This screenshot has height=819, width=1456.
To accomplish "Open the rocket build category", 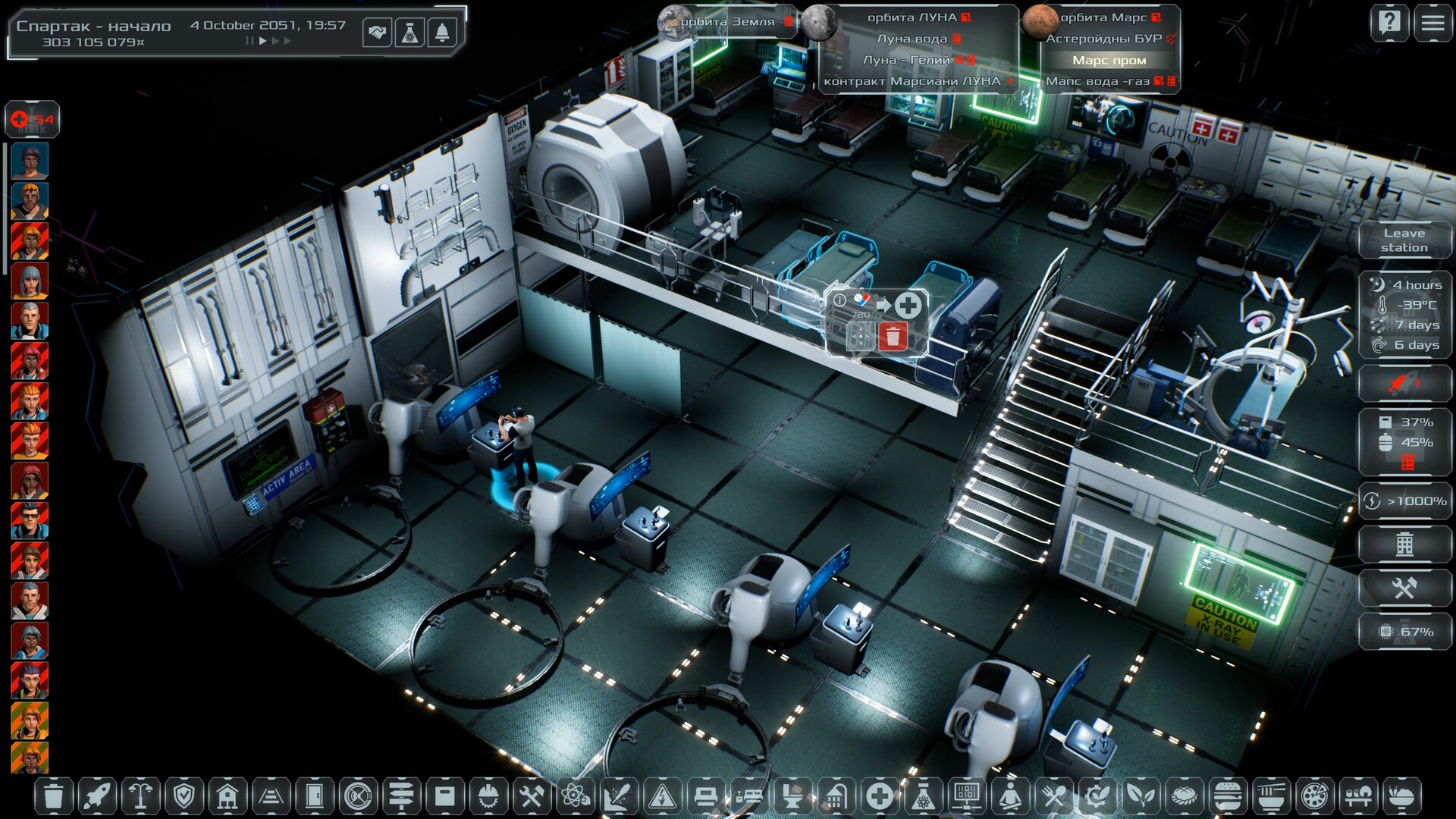I will 97,796.
